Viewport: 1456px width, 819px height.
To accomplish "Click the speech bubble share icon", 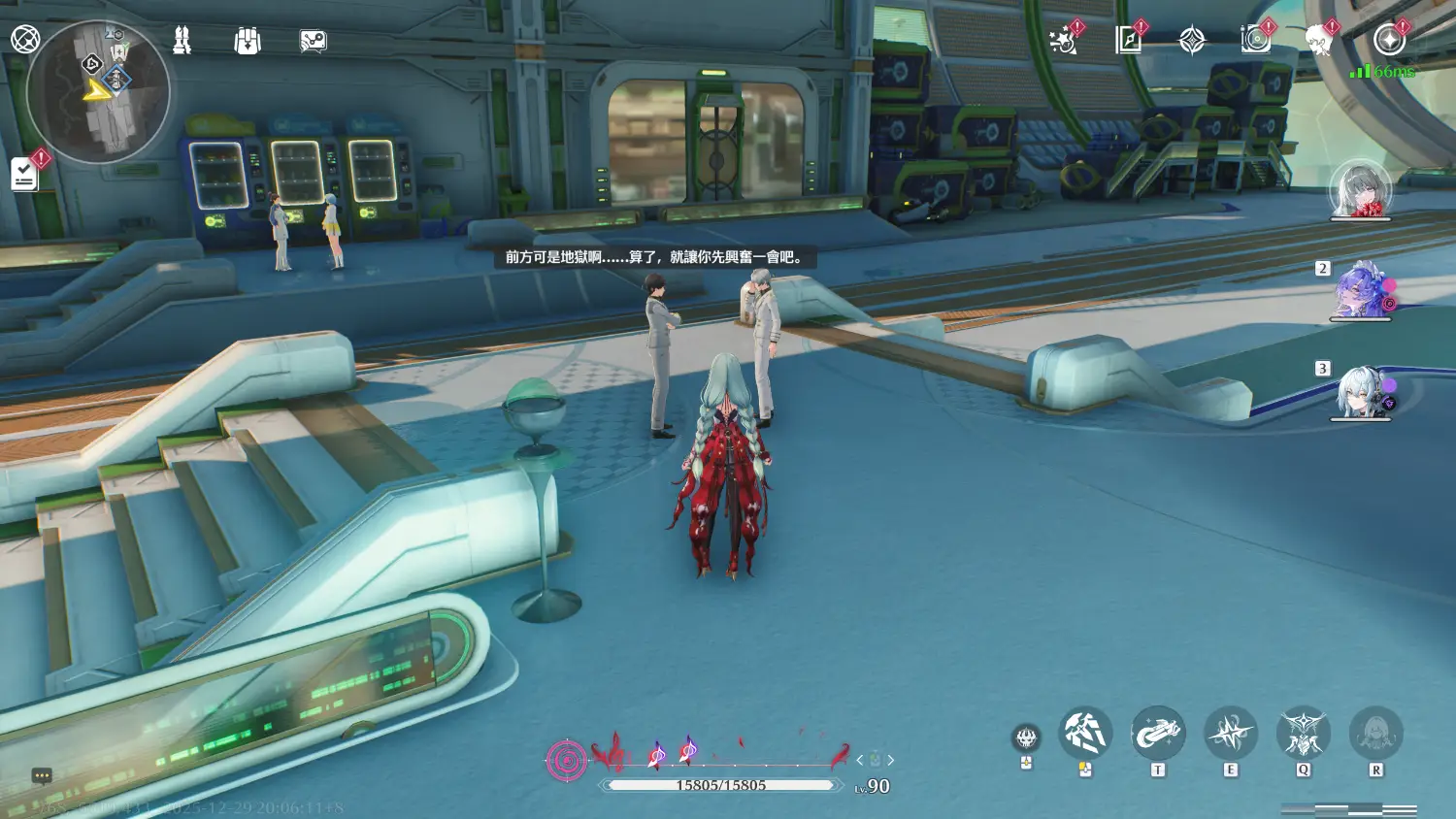I will 313,41.
